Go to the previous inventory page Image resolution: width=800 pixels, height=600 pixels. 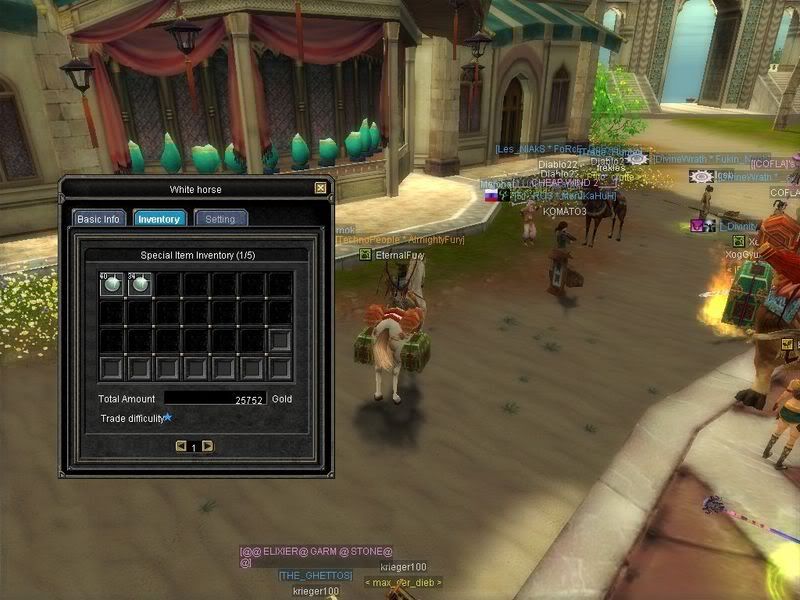(x=181, y=446)
